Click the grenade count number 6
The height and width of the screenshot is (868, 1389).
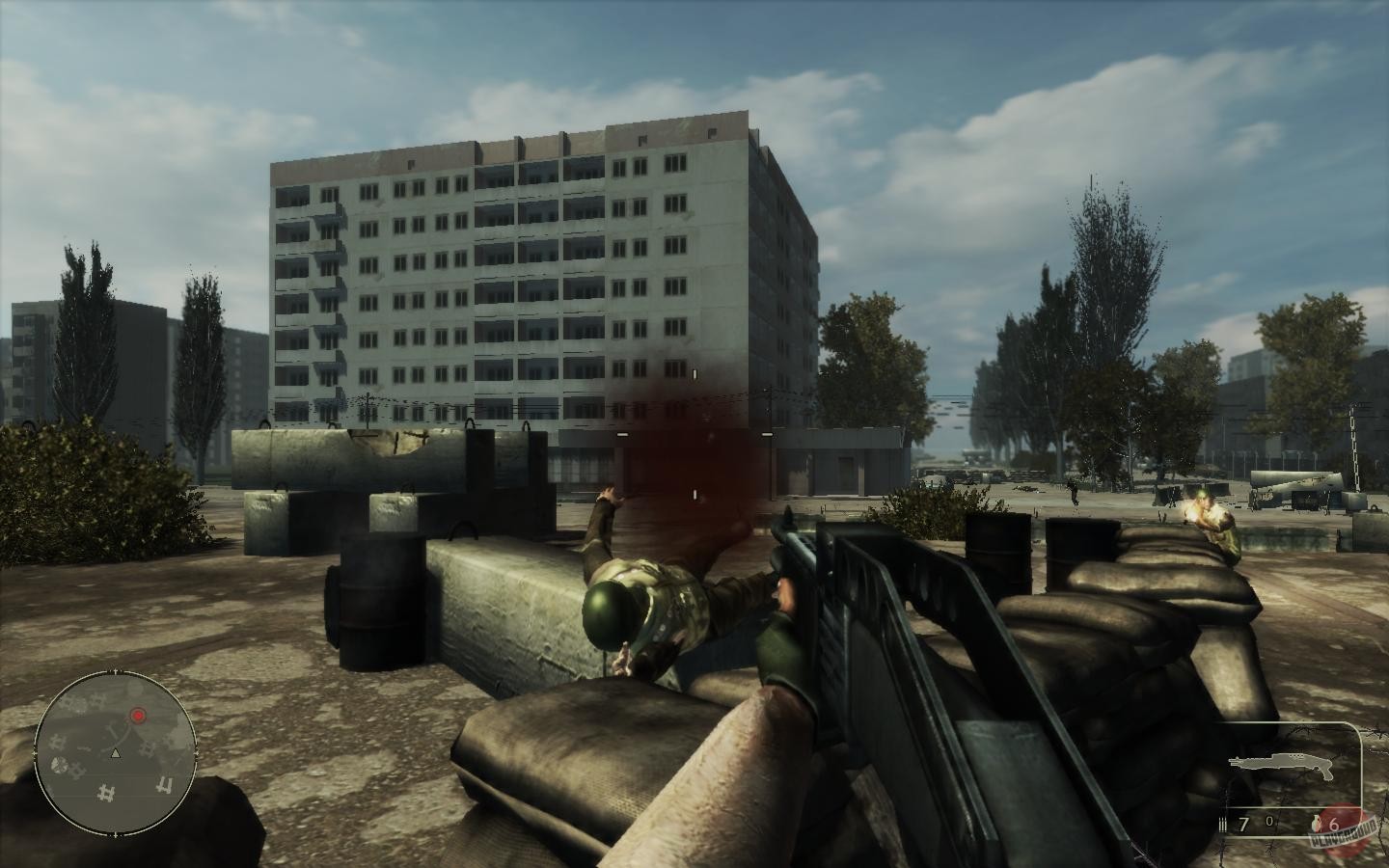[1336, 825]
